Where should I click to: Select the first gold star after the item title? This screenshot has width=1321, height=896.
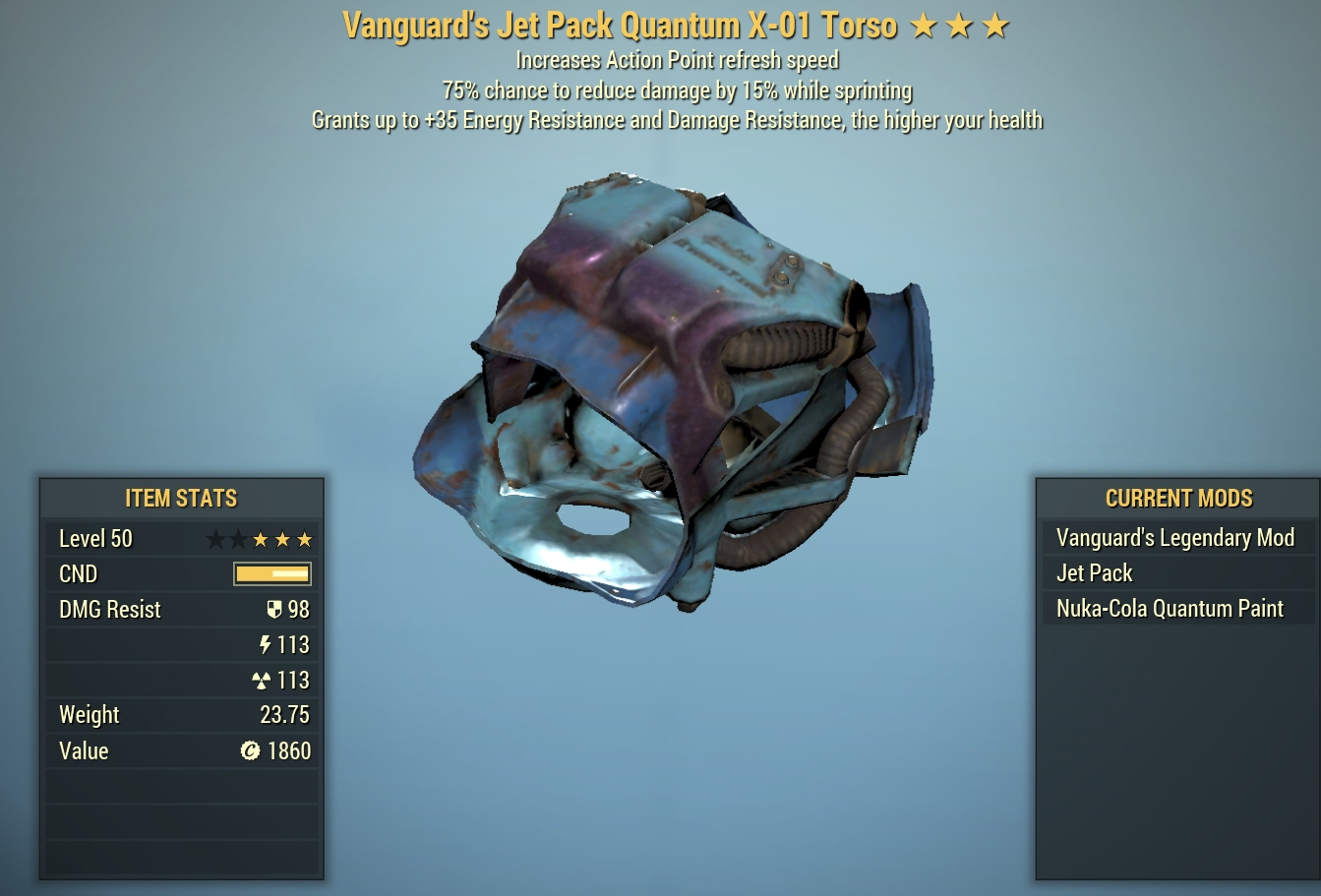[x=923, y=25]
